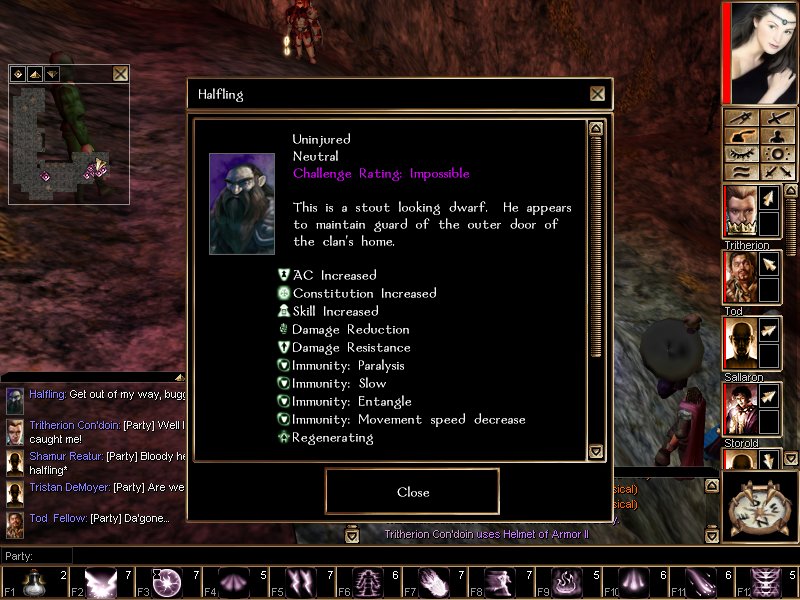Click the X on the Halfling window title bar

(x=597, y=94)
